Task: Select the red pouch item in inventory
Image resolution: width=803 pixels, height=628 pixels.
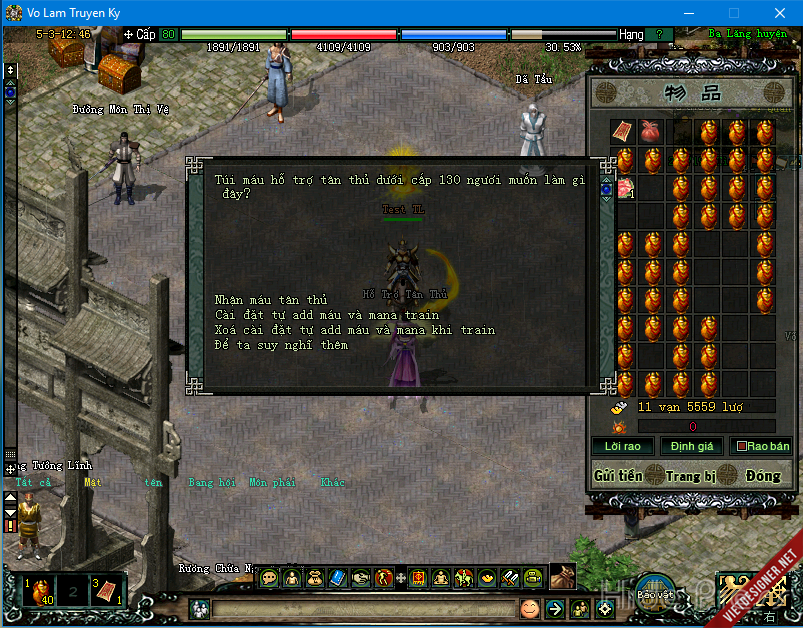Action: pyautogui.click(x=650, y=132)
